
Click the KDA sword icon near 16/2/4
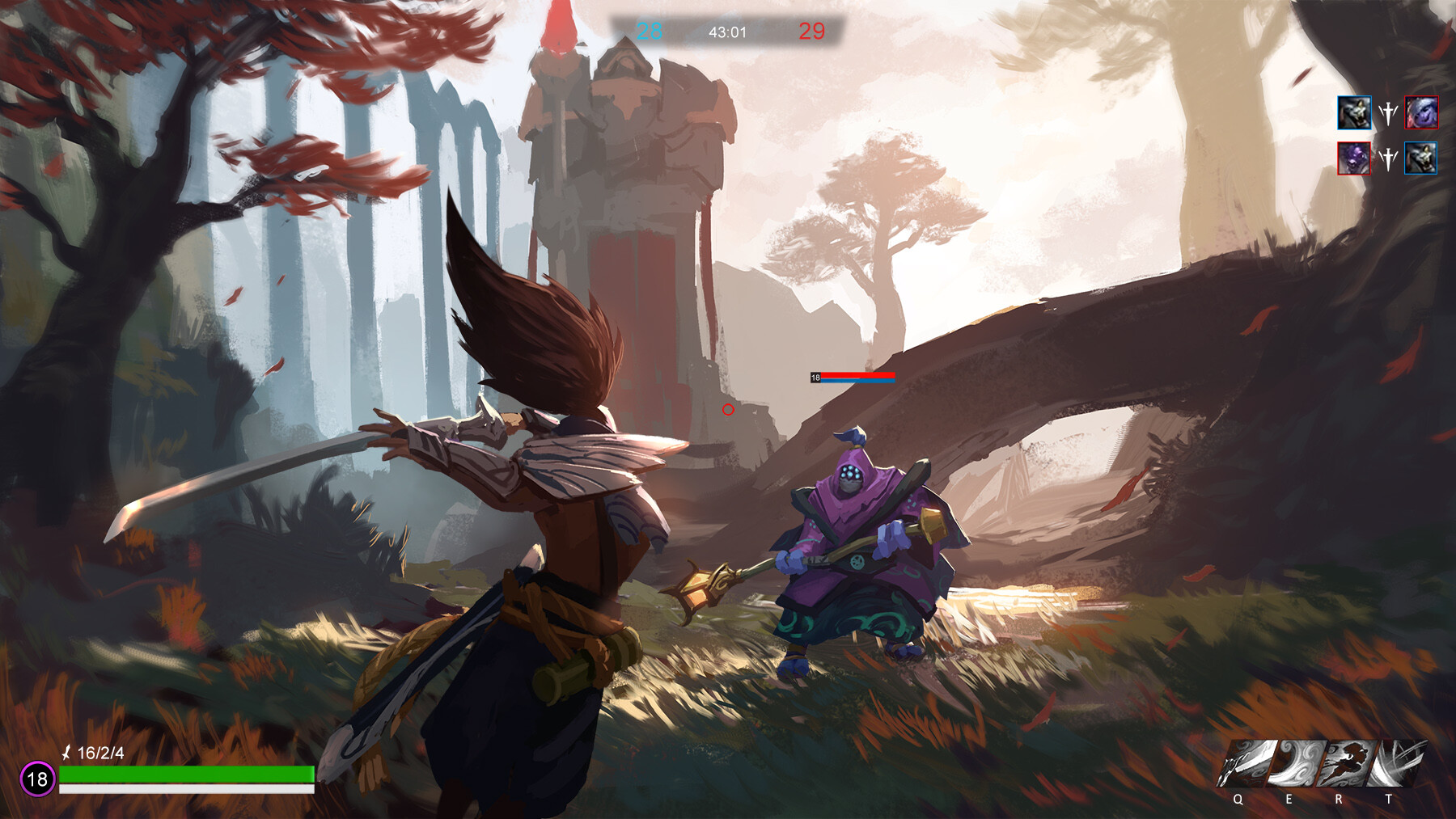coord(66,754)
